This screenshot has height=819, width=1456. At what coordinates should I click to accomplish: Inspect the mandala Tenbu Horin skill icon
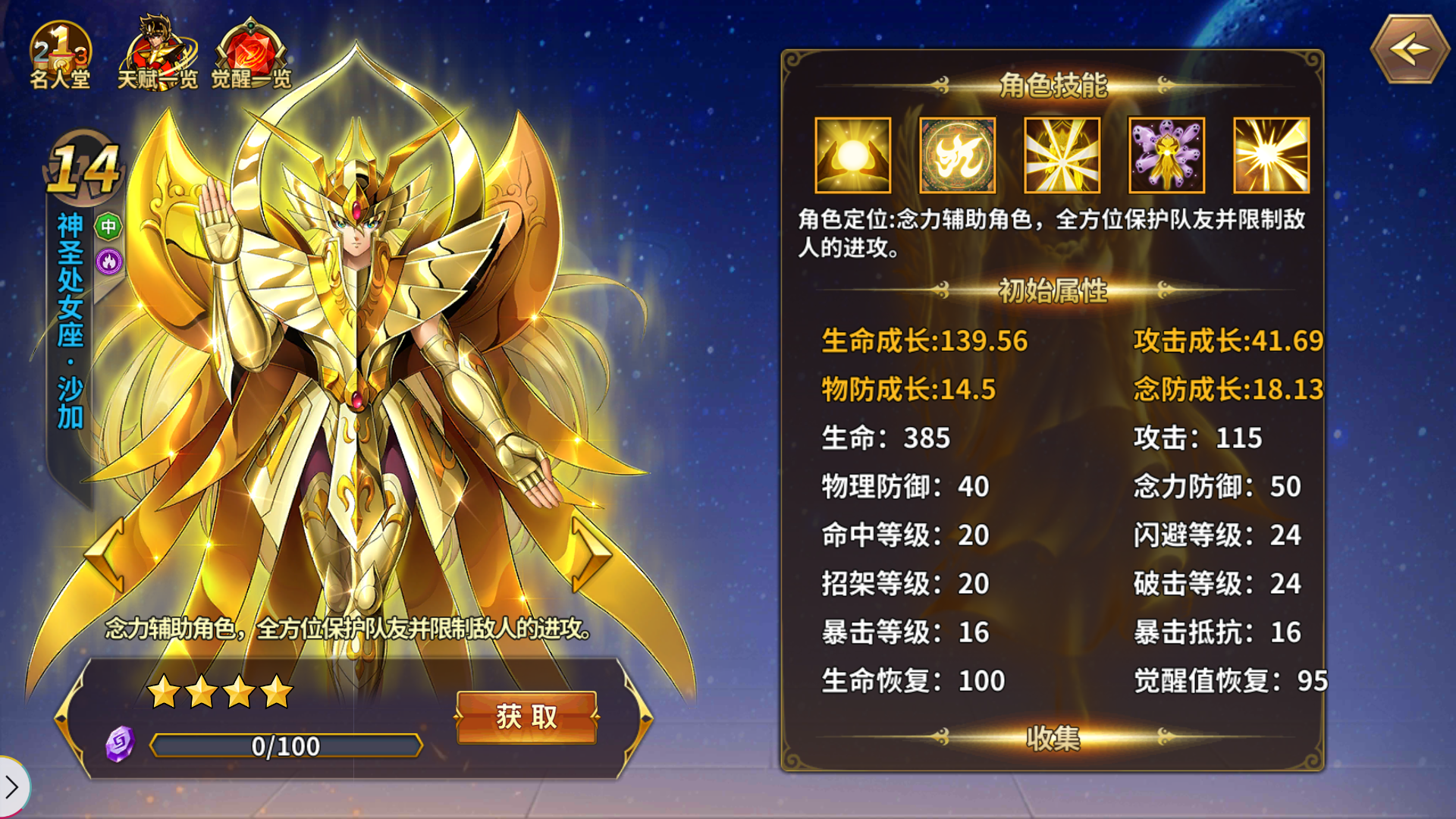pyautogui.click(x=956, y=155)
